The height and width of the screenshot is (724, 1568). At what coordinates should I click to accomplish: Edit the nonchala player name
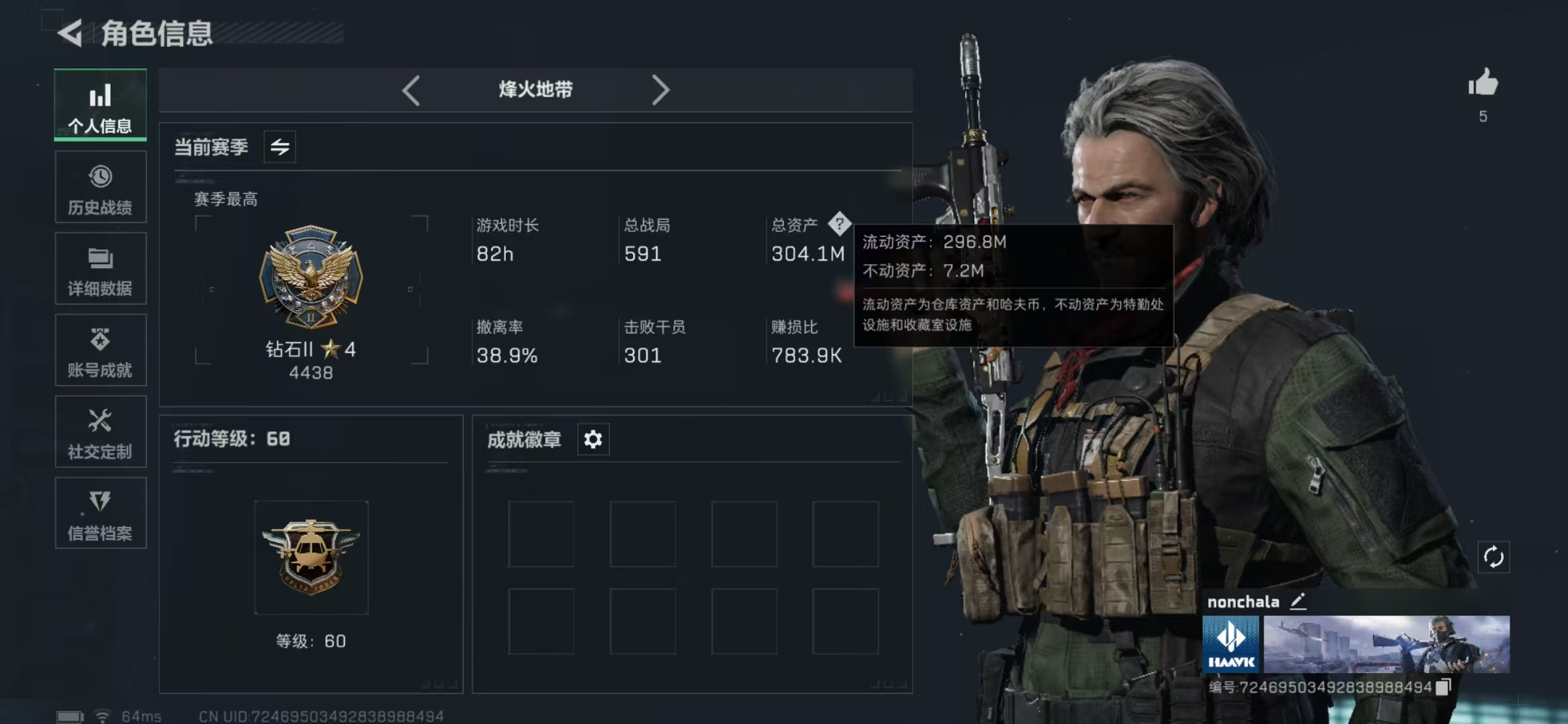coord(1299,601)
